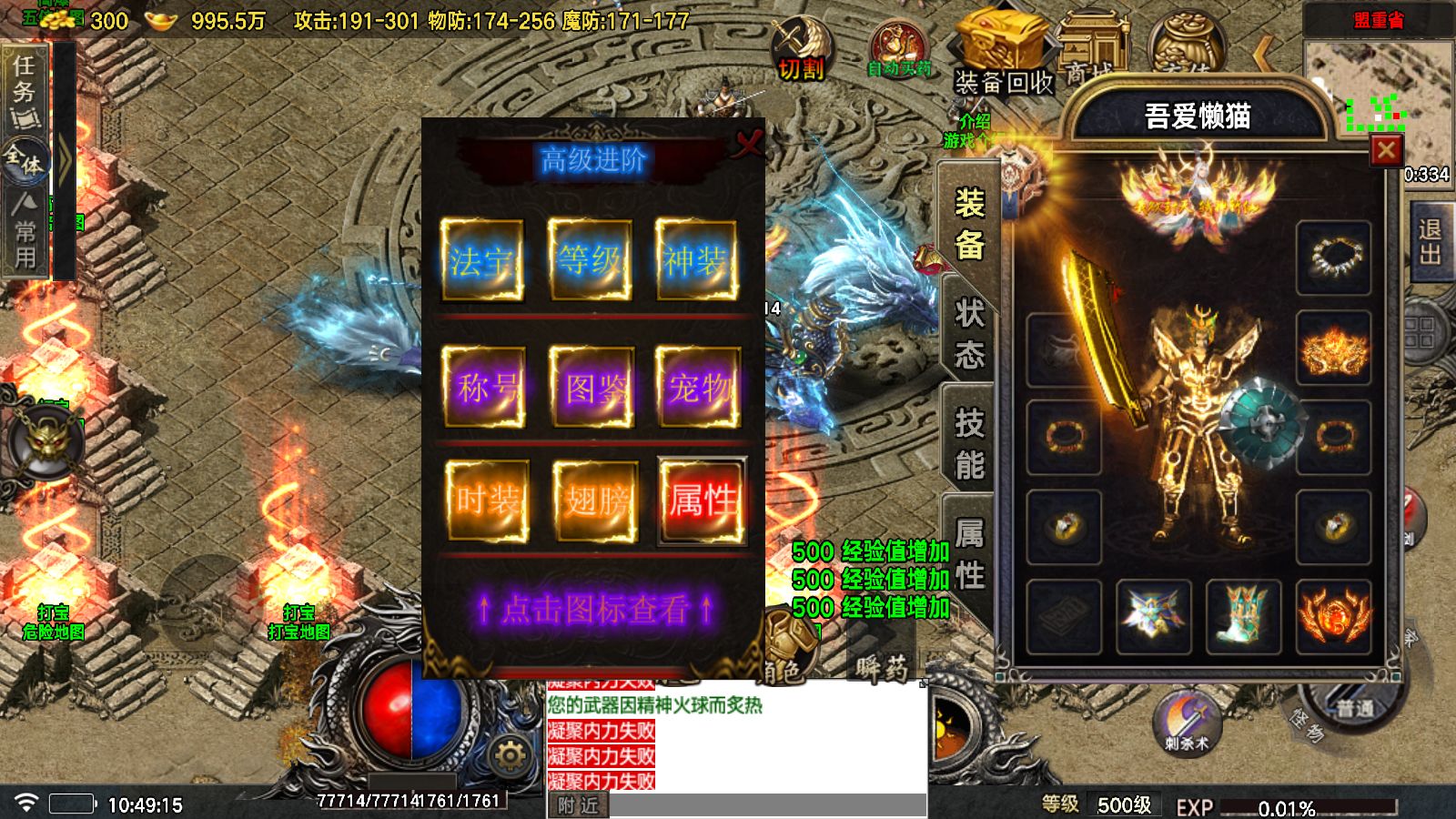Select the 刺杀术 skill icon
The image size is (1456, 819).
1186,720
